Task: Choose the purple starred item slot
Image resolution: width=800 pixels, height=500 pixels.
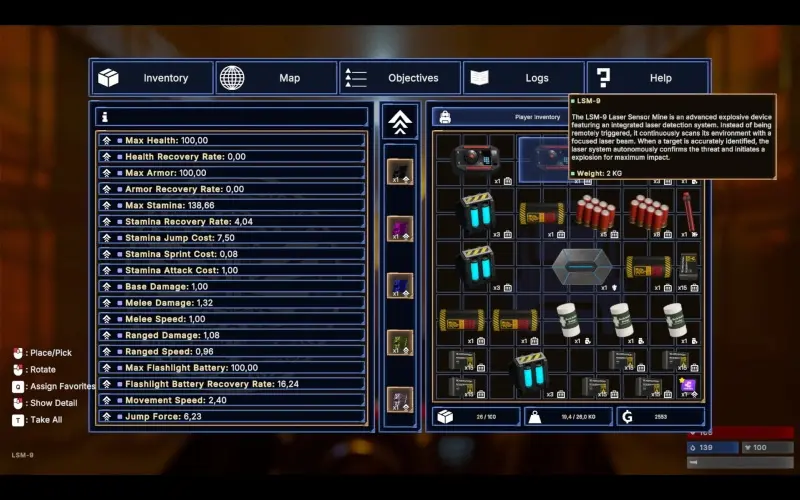Action: coord(689,386)
